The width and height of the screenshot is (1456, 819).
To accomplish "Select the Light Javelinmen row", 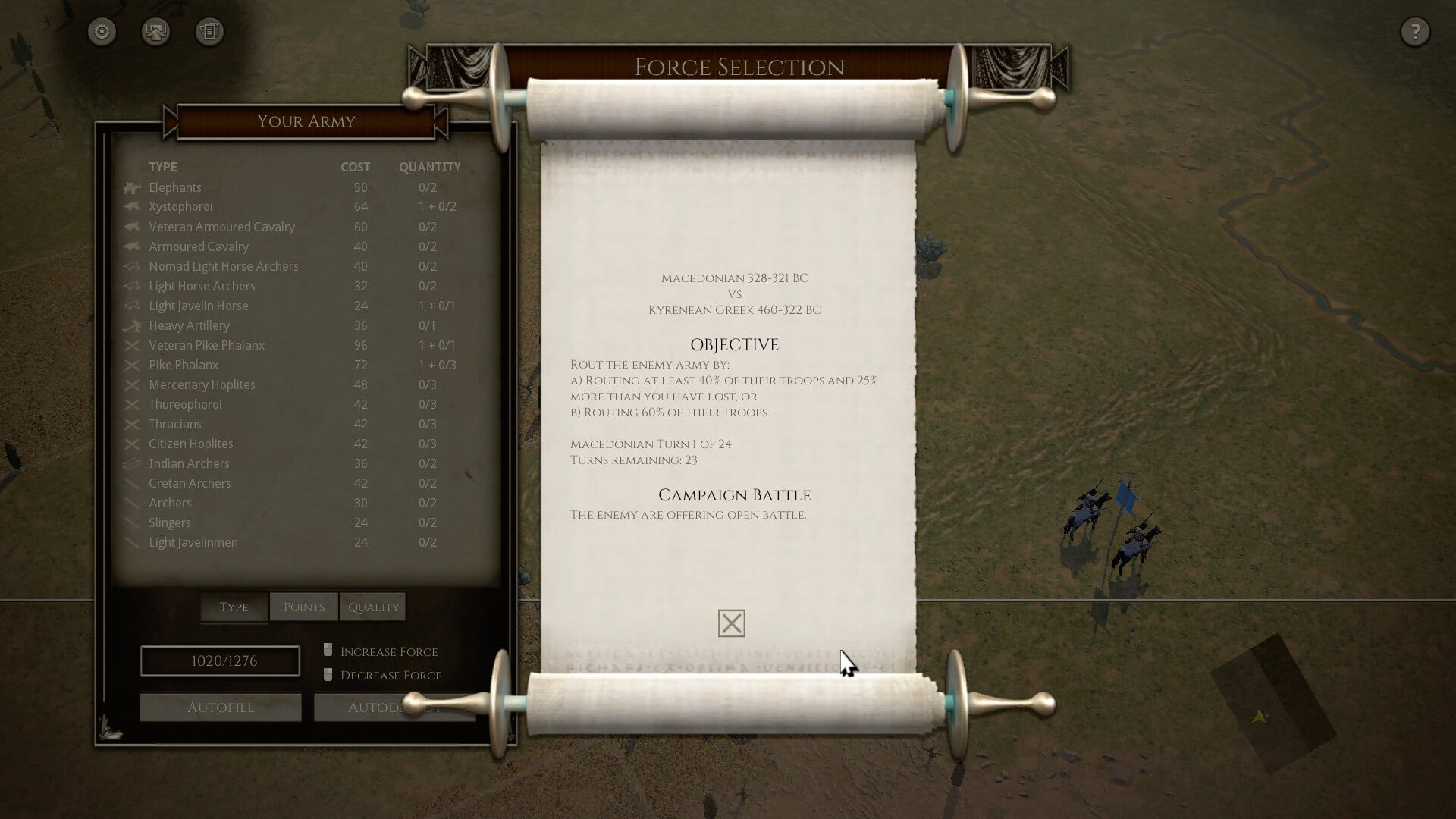I will point(193,542).
